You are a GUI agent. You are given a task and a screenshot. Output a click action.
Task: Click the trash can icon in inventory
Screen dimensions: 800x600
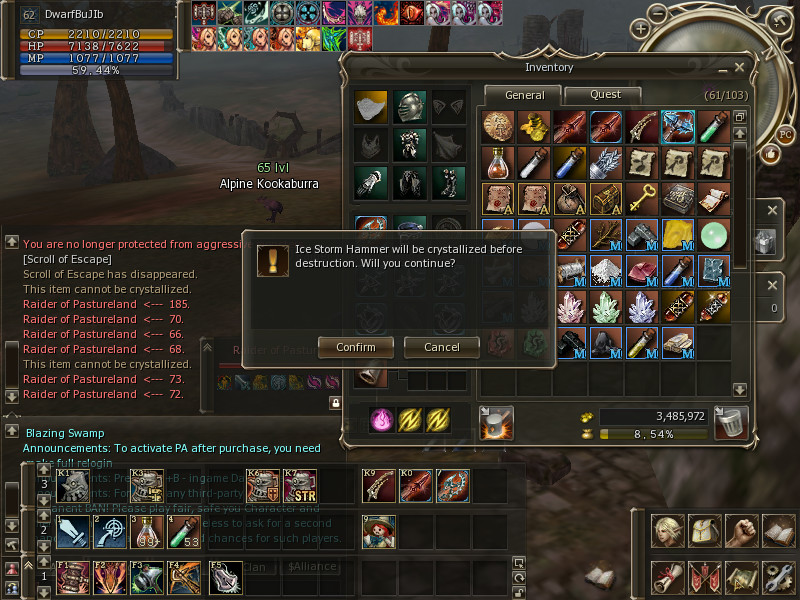[731, 422]
